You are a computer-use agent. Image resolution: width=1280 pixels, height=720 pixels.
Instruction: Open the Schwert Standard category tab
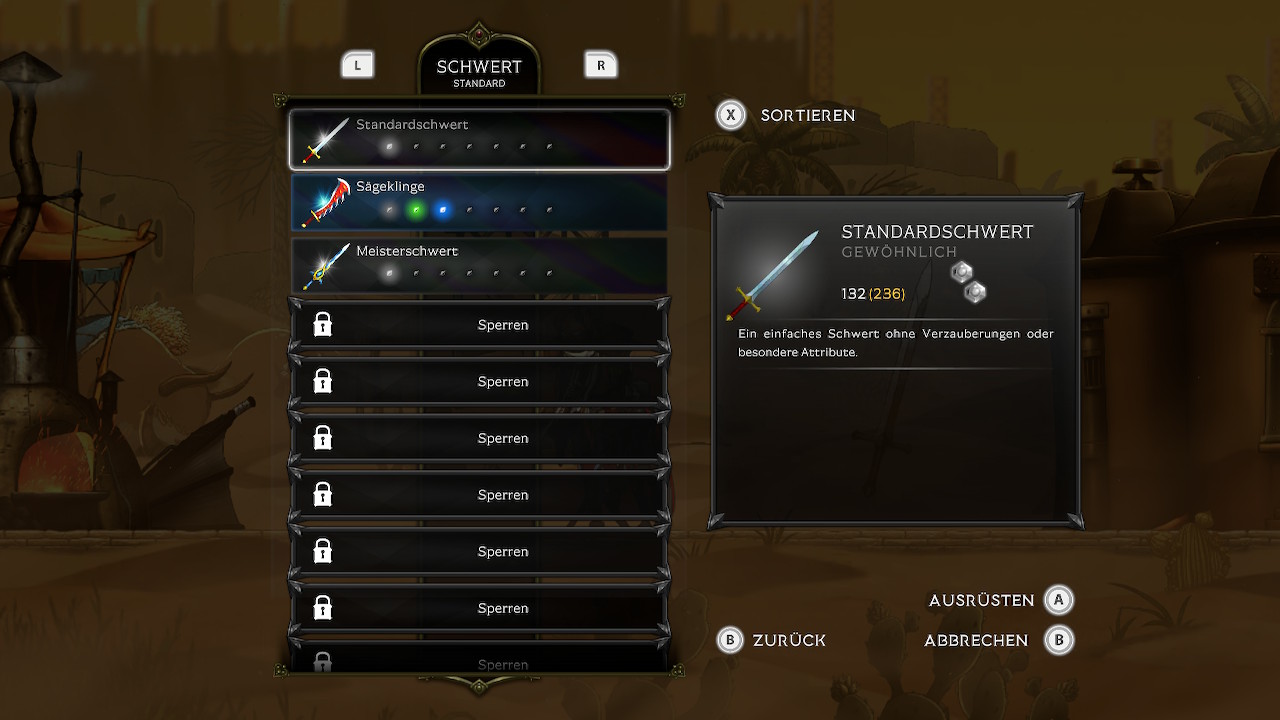point(479,73)
